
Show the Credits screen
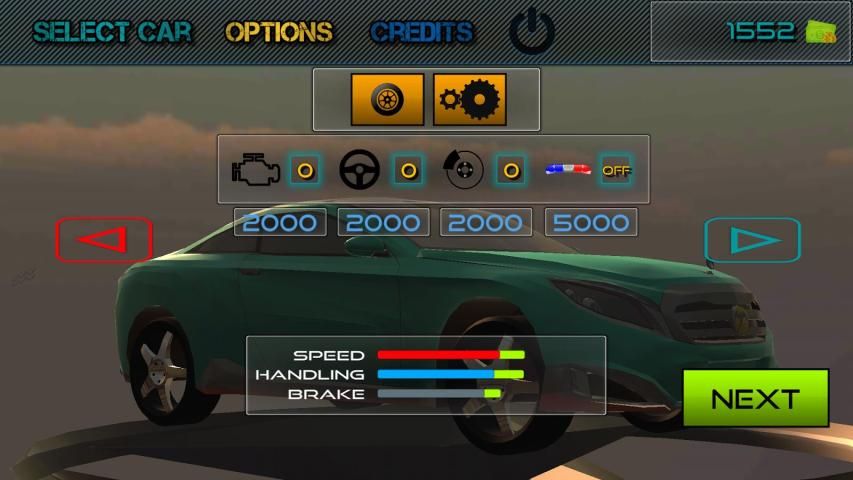[421, 32]
